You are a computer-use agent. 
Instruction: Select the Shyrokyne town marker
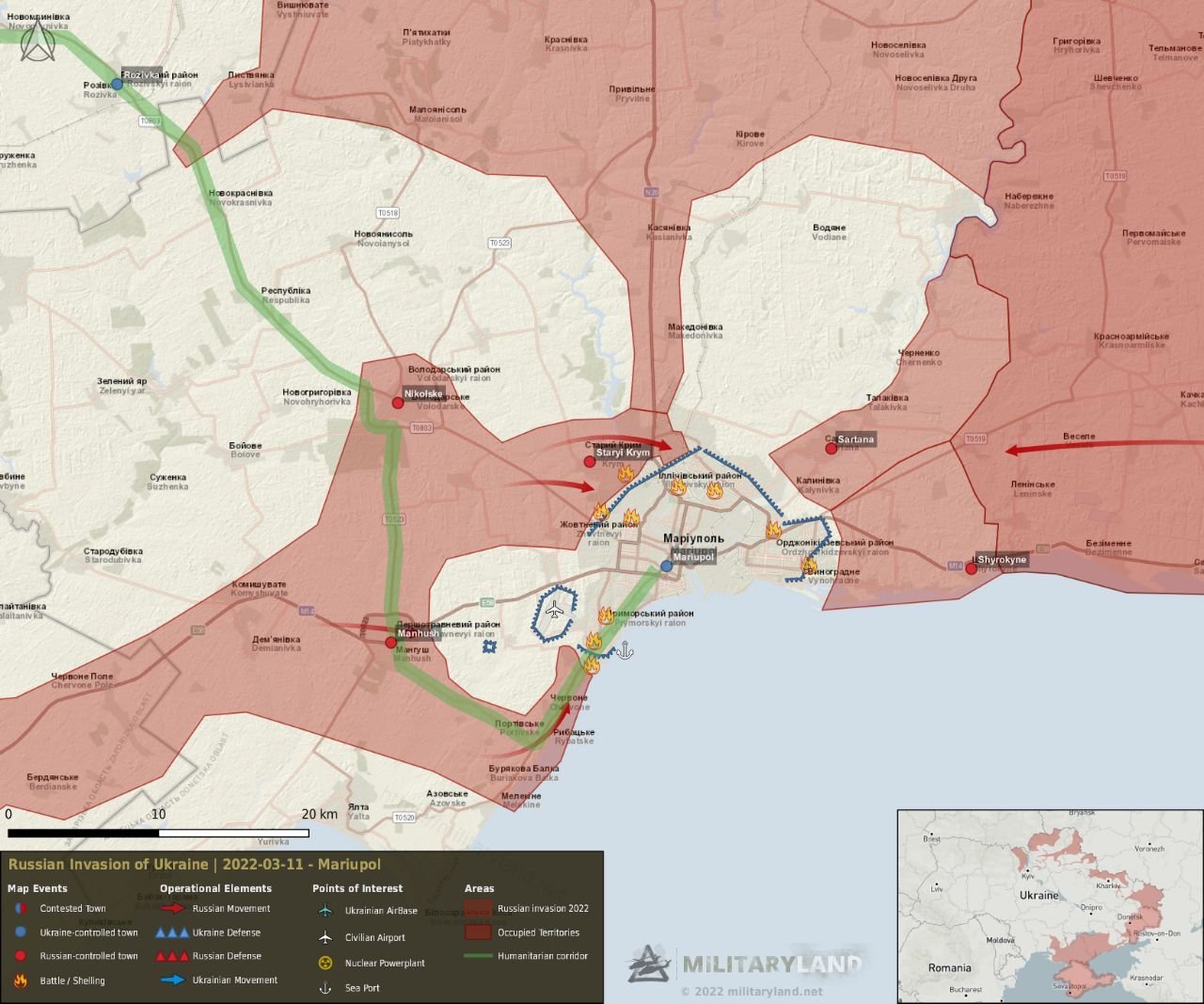971,568
